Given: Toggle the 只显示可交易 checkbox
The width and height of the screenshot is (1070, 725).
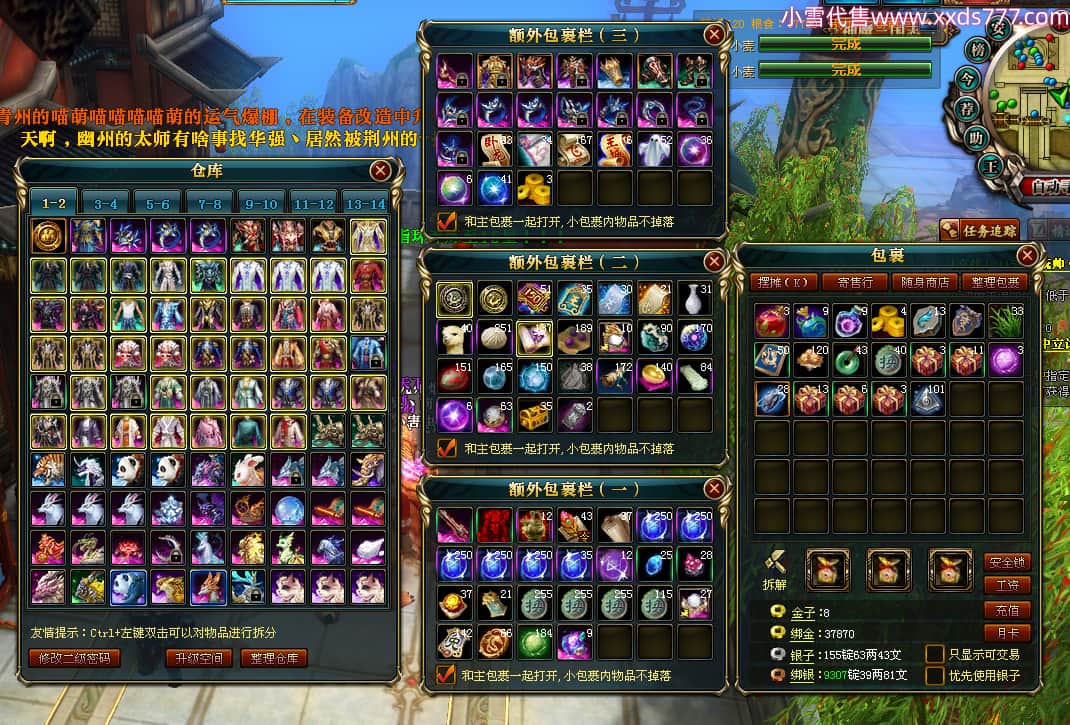Looking at the screenshot, I should (x=934, y=653).
